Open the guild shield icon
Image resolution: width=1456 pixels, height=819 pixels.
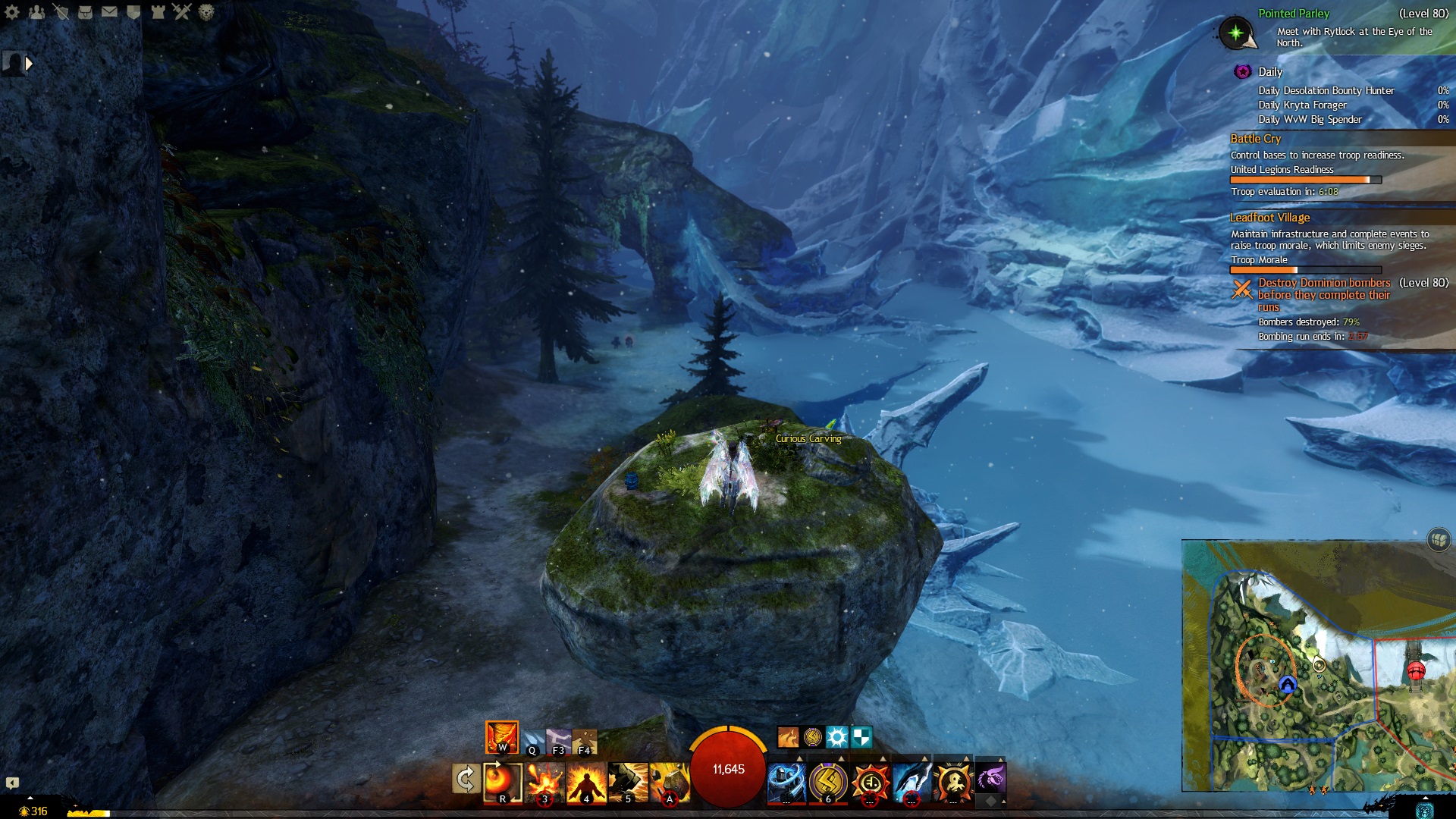click(133, 12)
